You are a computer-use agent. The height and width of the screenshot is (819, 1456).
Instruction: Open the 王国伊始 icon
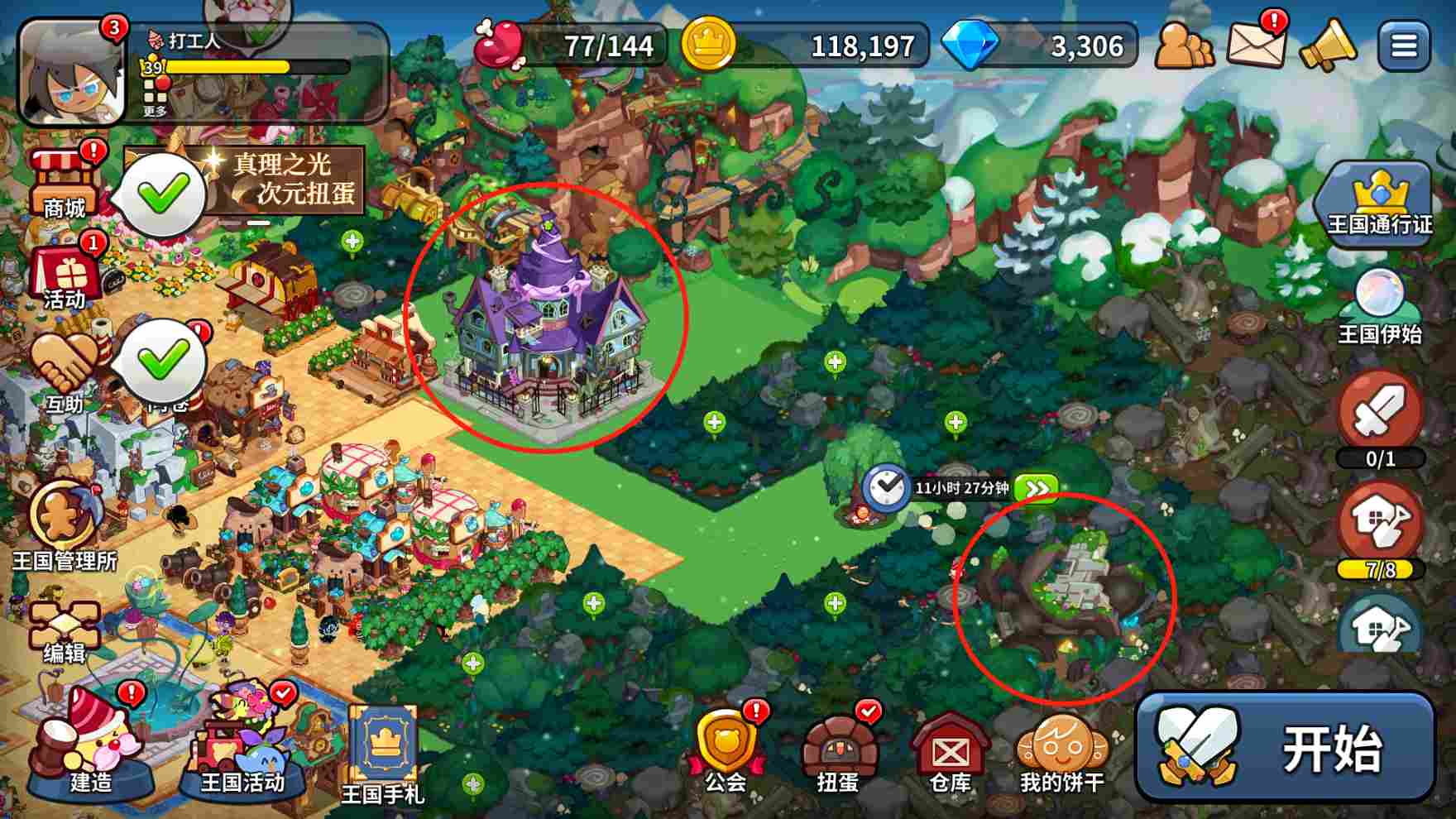click(1379, 308)
